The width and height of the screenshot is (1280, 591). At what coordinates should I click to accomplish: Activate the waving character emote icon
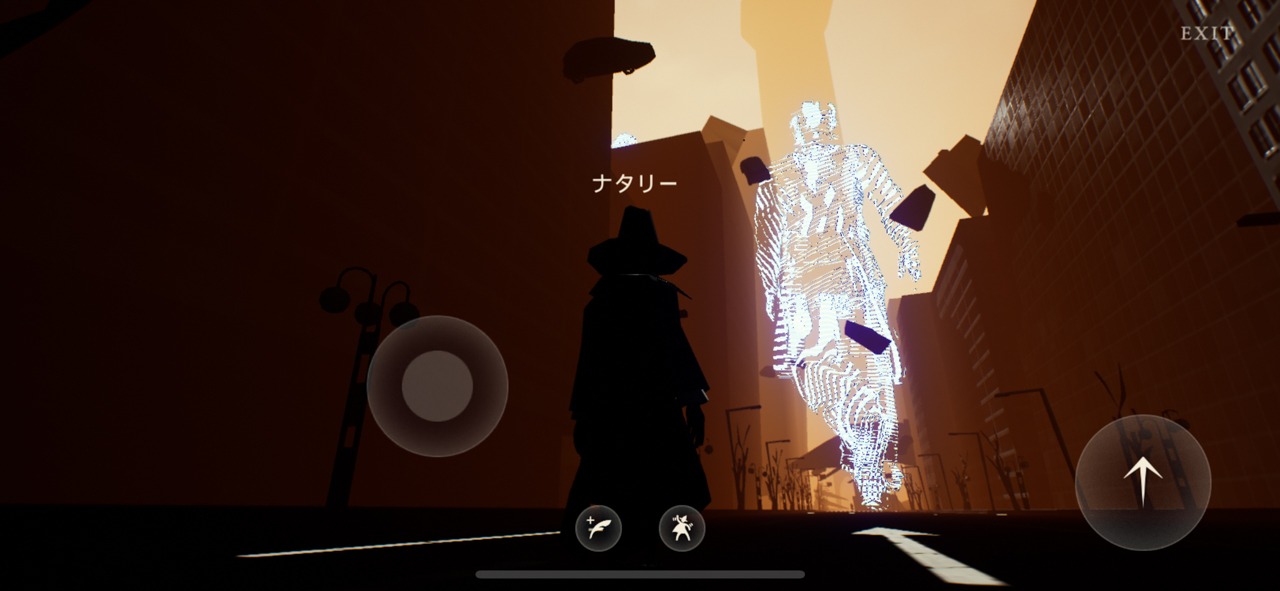coord(682,528)
